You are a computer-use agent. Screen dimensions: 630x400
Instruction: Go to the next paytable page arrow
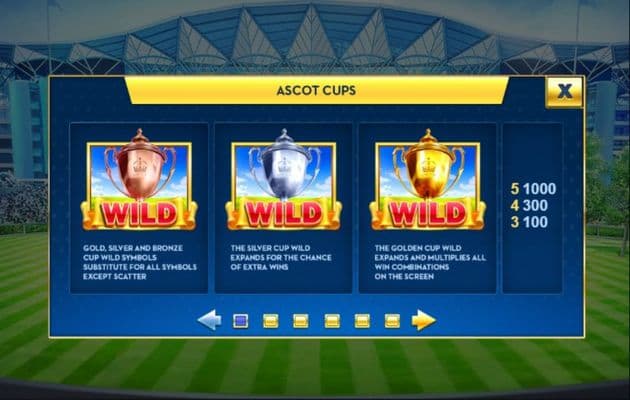(423, 320)
